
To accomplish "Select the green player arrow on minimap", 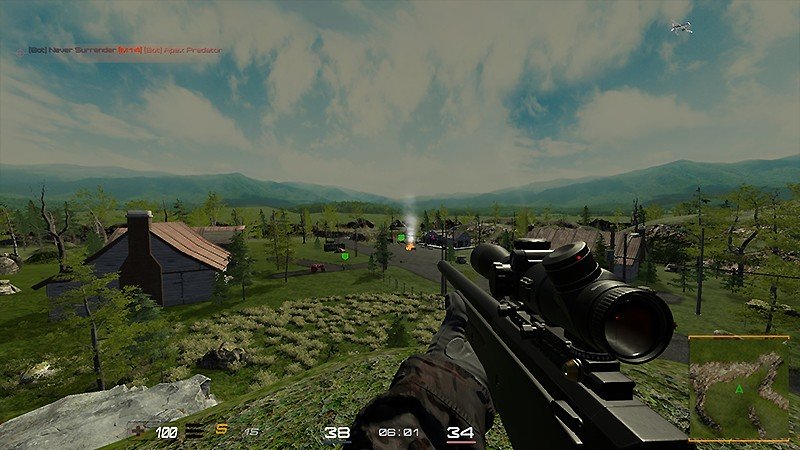I will [738, 388].
